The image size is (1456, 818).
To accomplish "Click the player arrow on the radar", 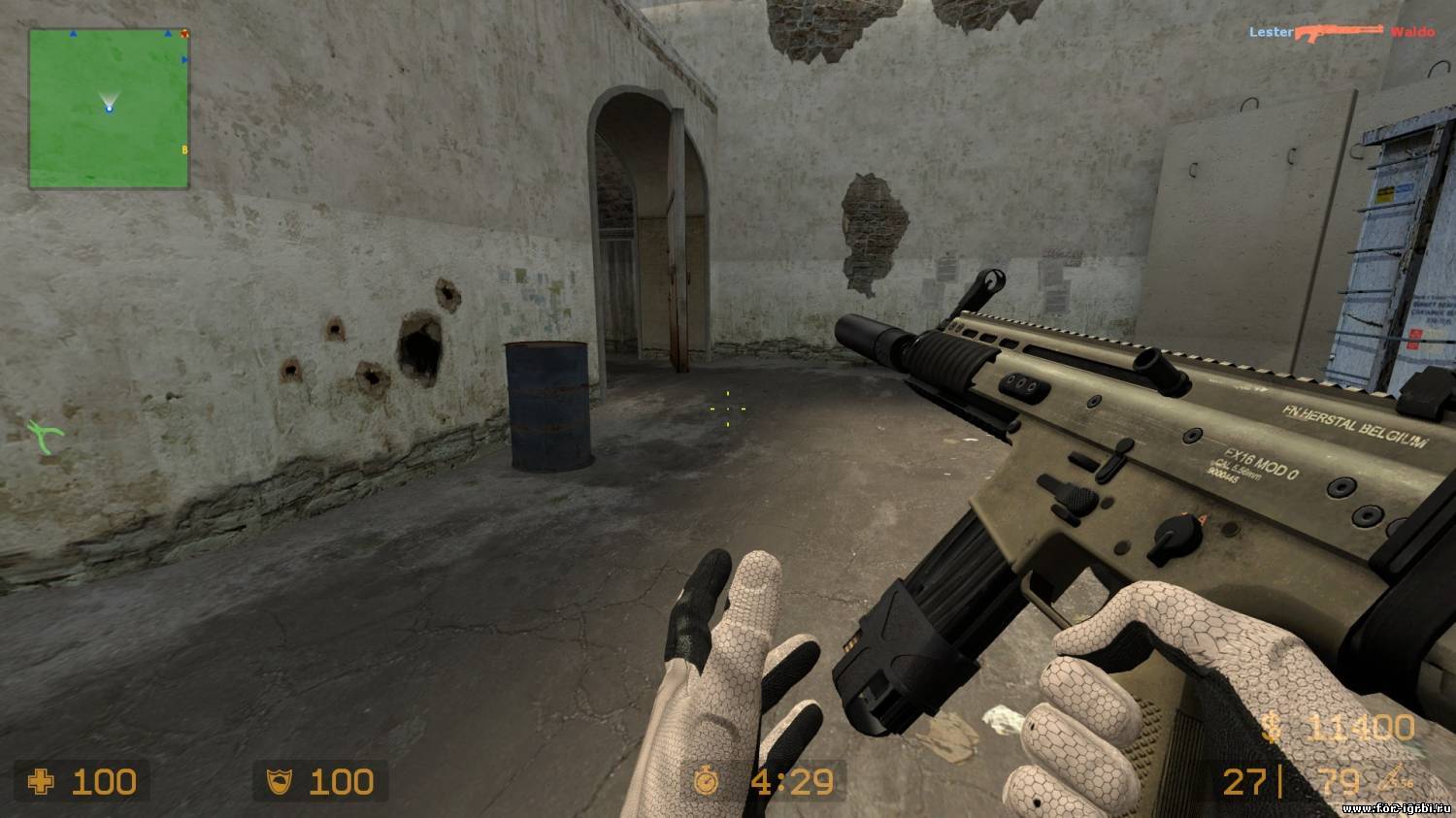I will (110, 109).
